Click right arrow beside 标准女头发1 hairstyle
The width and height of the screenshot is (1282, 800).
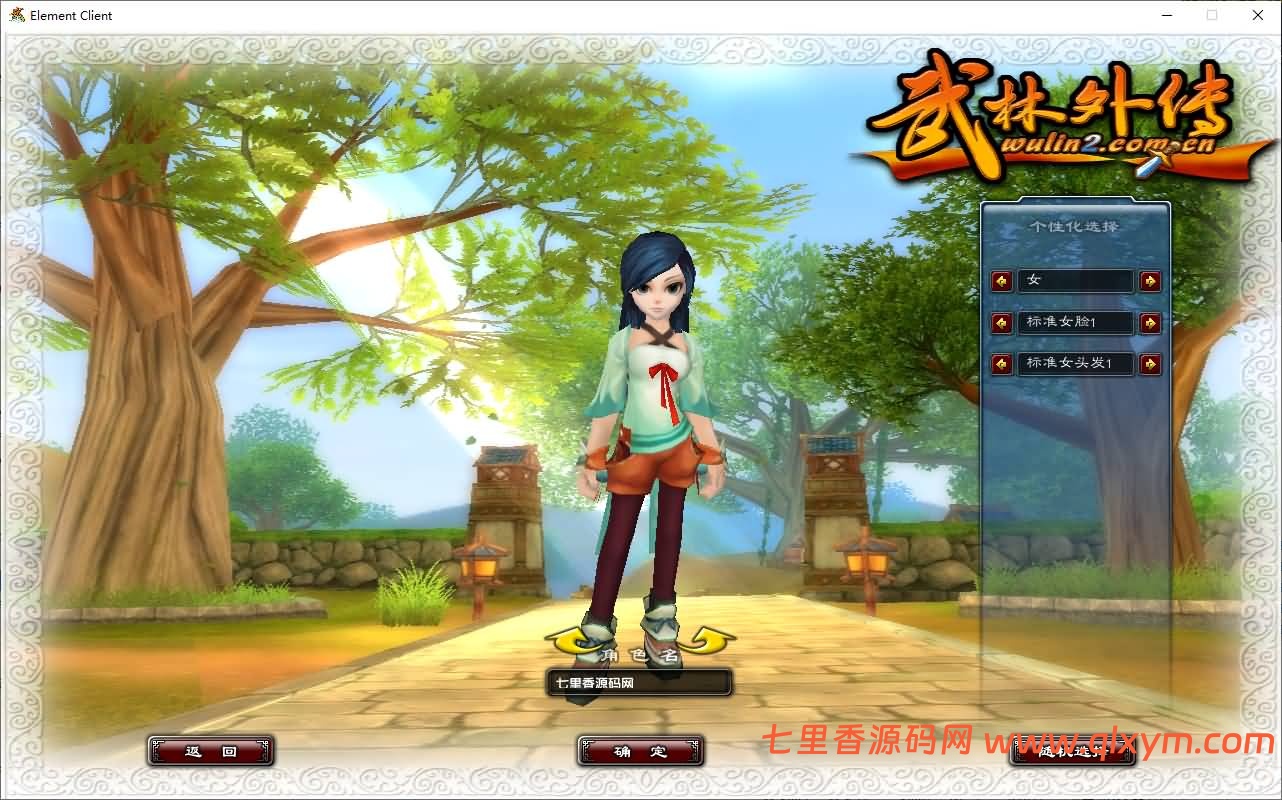1149,363
